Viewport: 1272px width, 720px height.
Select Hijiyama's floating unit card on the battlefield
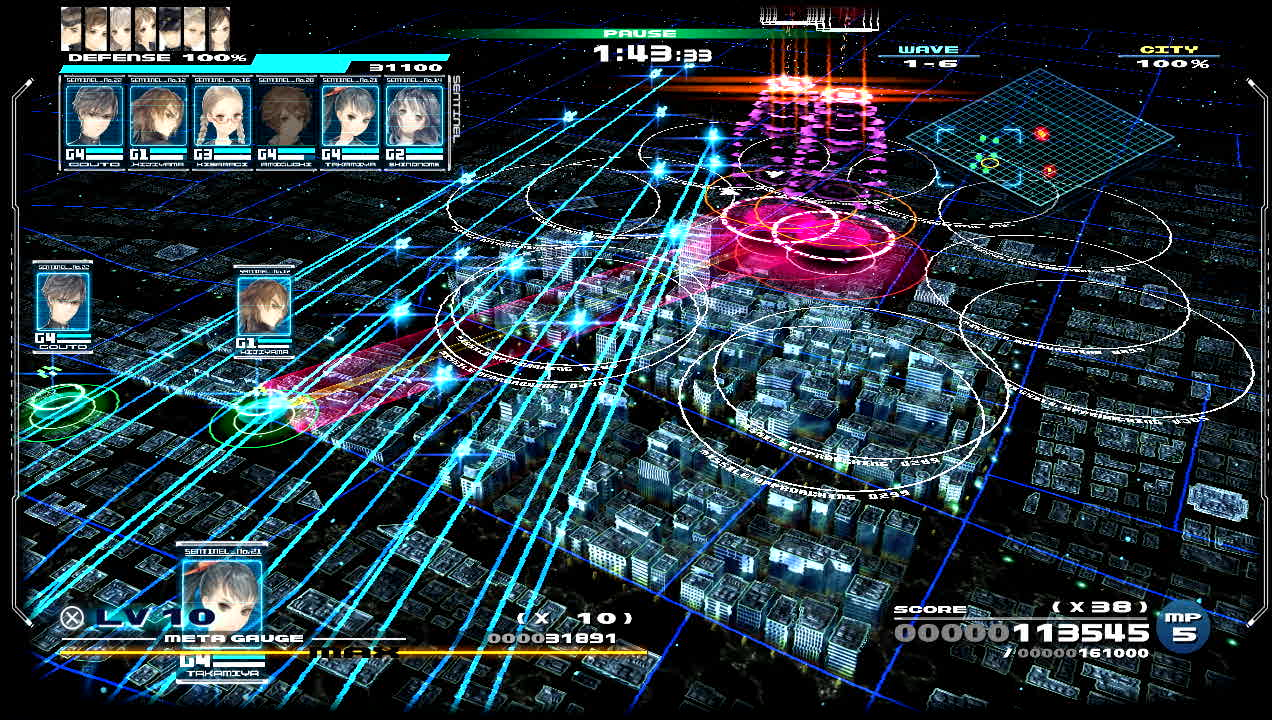click(264, 305)
